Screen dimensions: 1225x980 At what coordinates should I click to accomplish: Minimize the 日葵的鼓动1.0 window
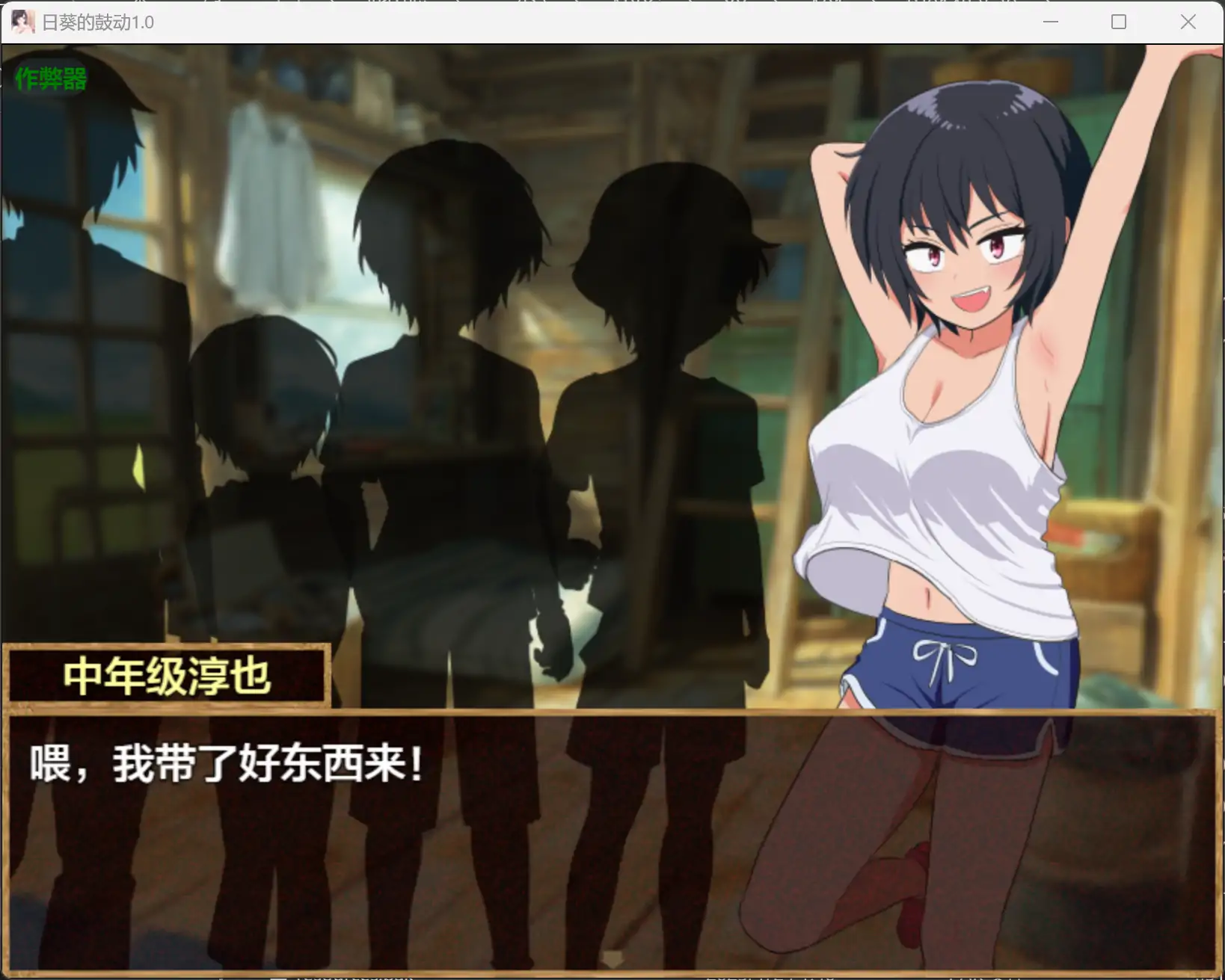pos(1051,22)
